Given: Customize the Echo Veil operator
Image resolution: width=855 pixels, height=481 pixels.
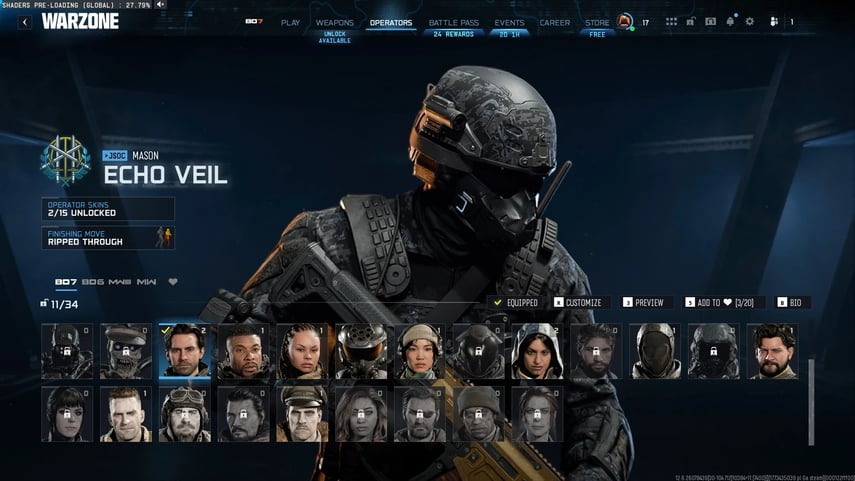Looking at the screenshot, I should [578, 302].
